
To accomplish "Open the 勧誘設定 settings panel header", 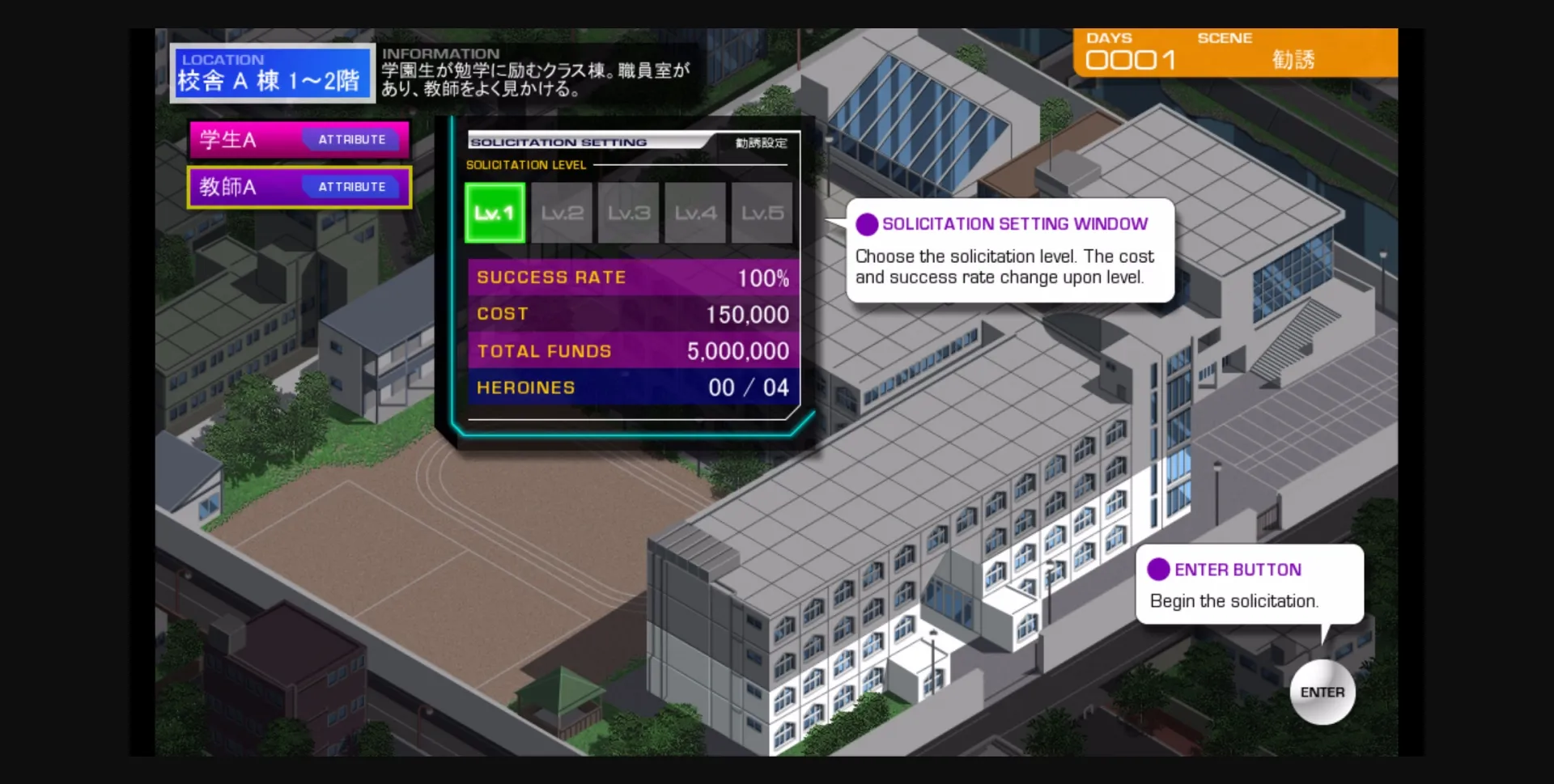I will tap(759, 142).
